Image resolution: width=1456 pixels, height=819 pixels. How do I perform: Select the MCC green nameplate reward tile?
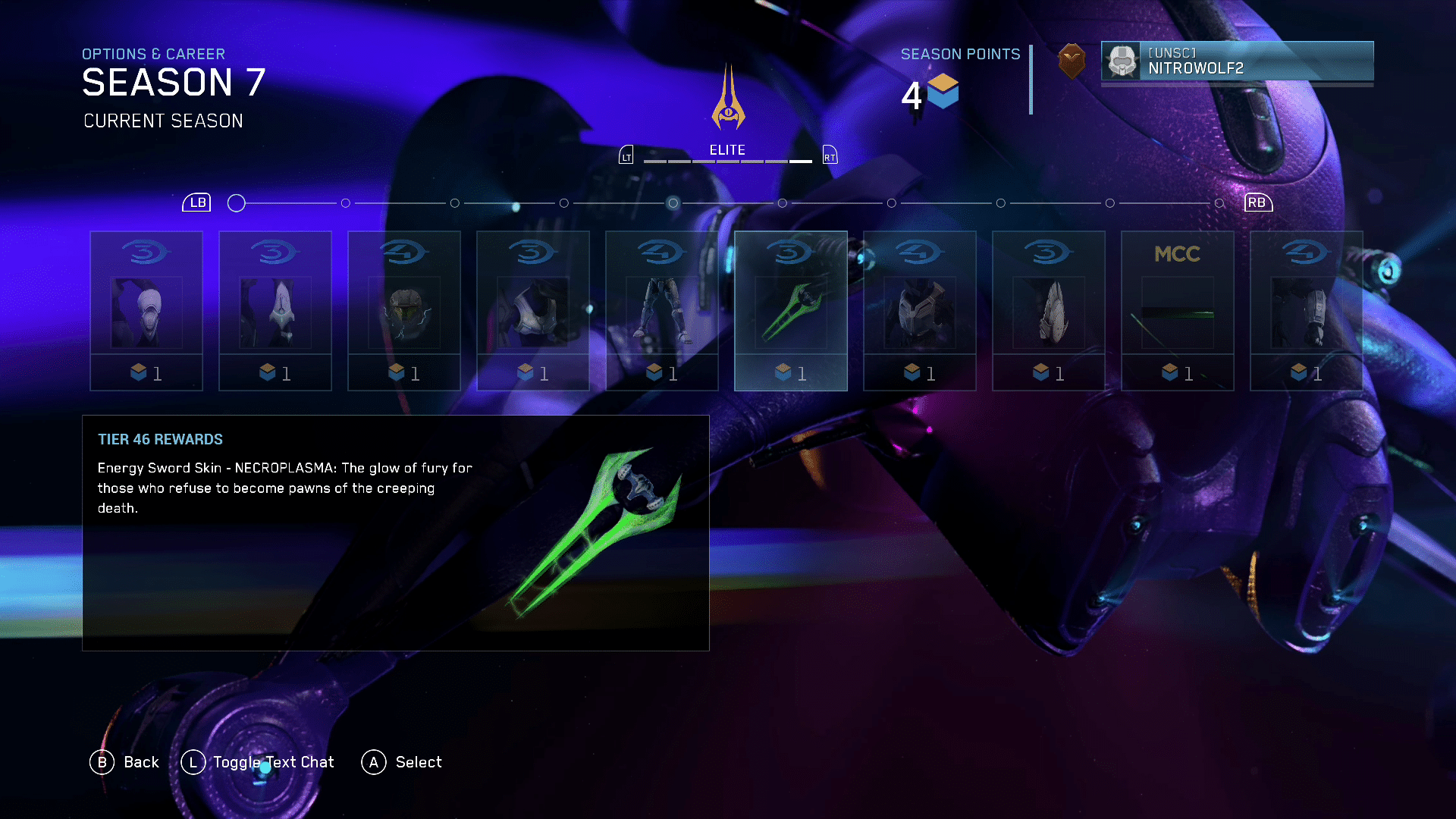1178,311
